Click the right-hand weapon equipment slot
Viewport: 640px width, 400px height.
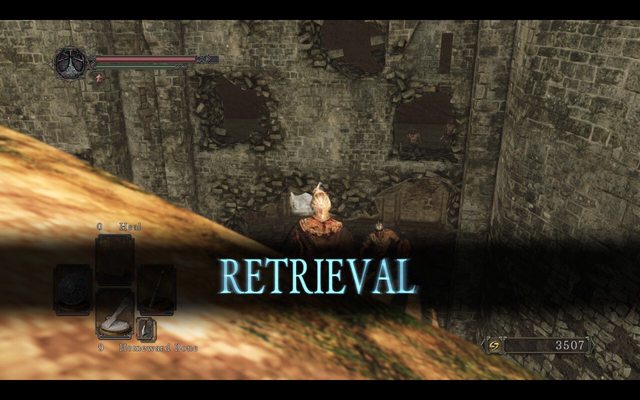tap(157, 288)
